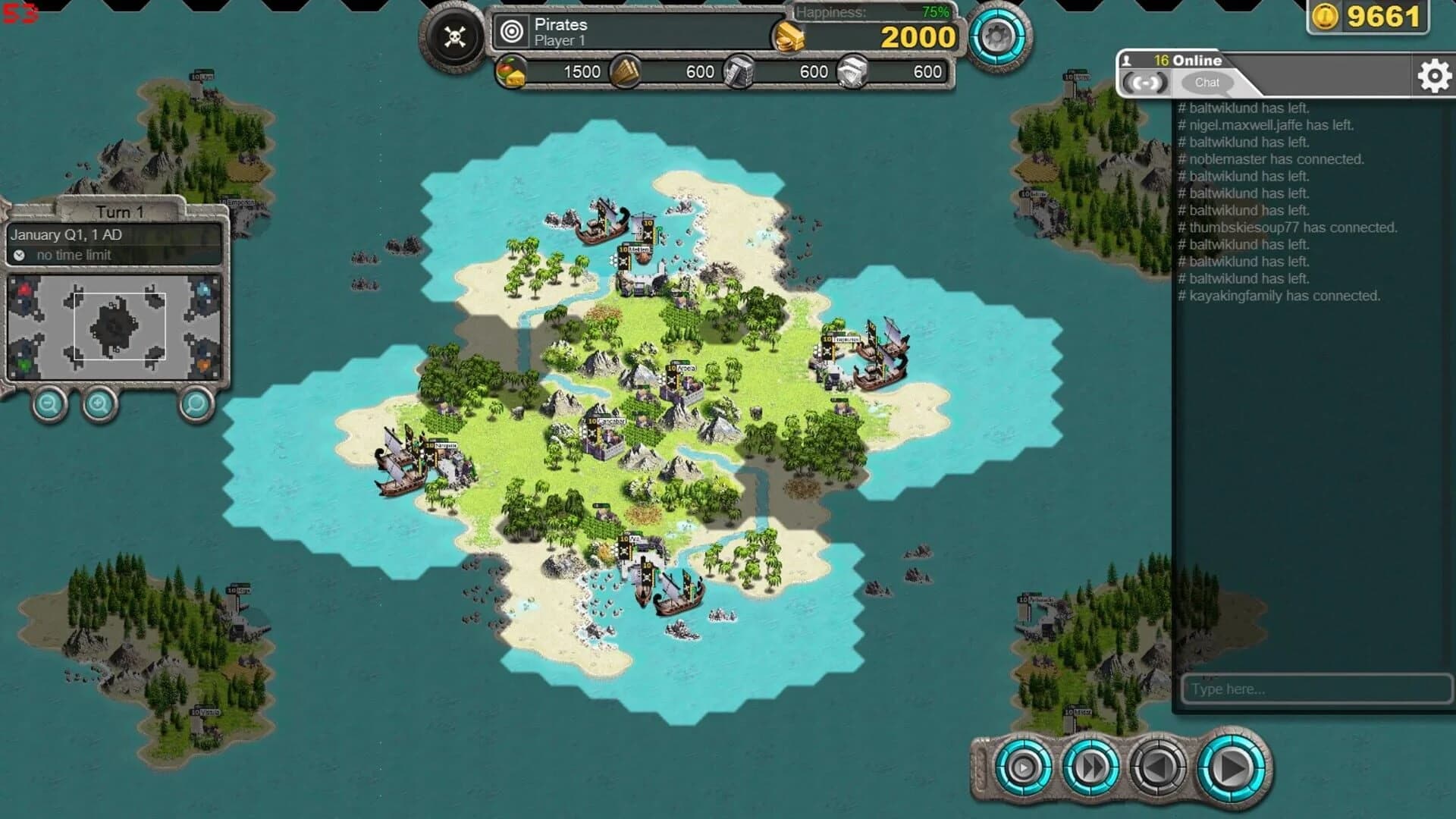Open the gold resource display
This screenshot has height=819, width=1456.
pos(789,36)
